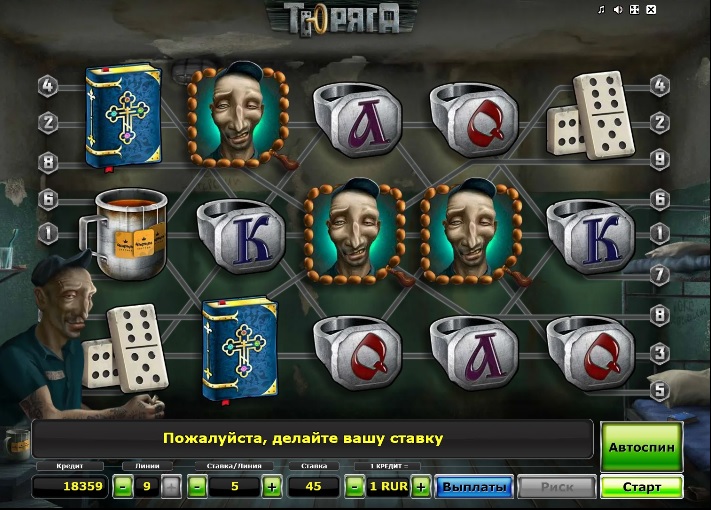Screen dimensions: 711x510
Task: Activate the Автоспин button
Action: (x=641, y=447)
